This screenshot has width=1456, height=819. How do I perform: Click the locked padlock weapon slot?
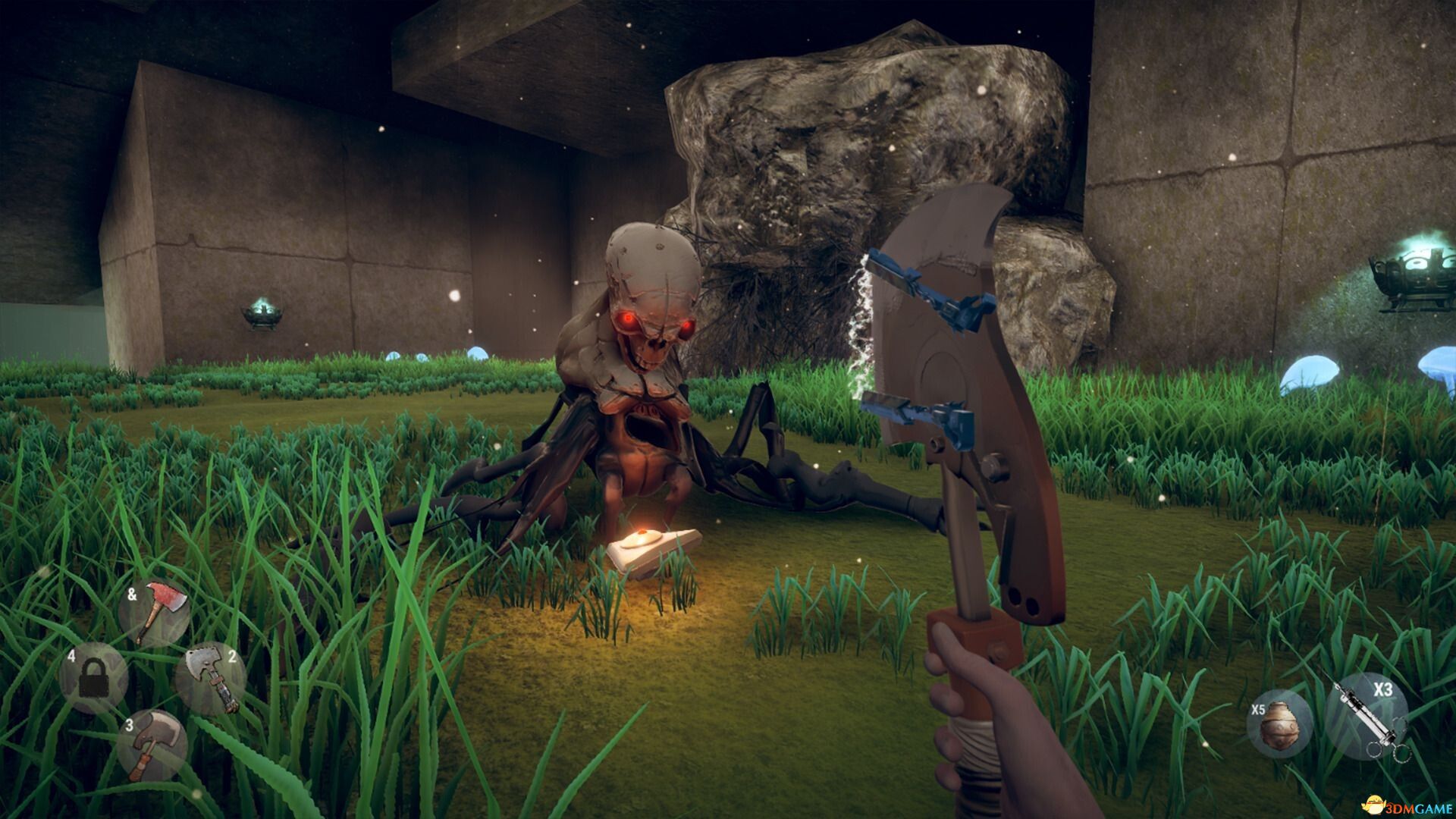93,677
